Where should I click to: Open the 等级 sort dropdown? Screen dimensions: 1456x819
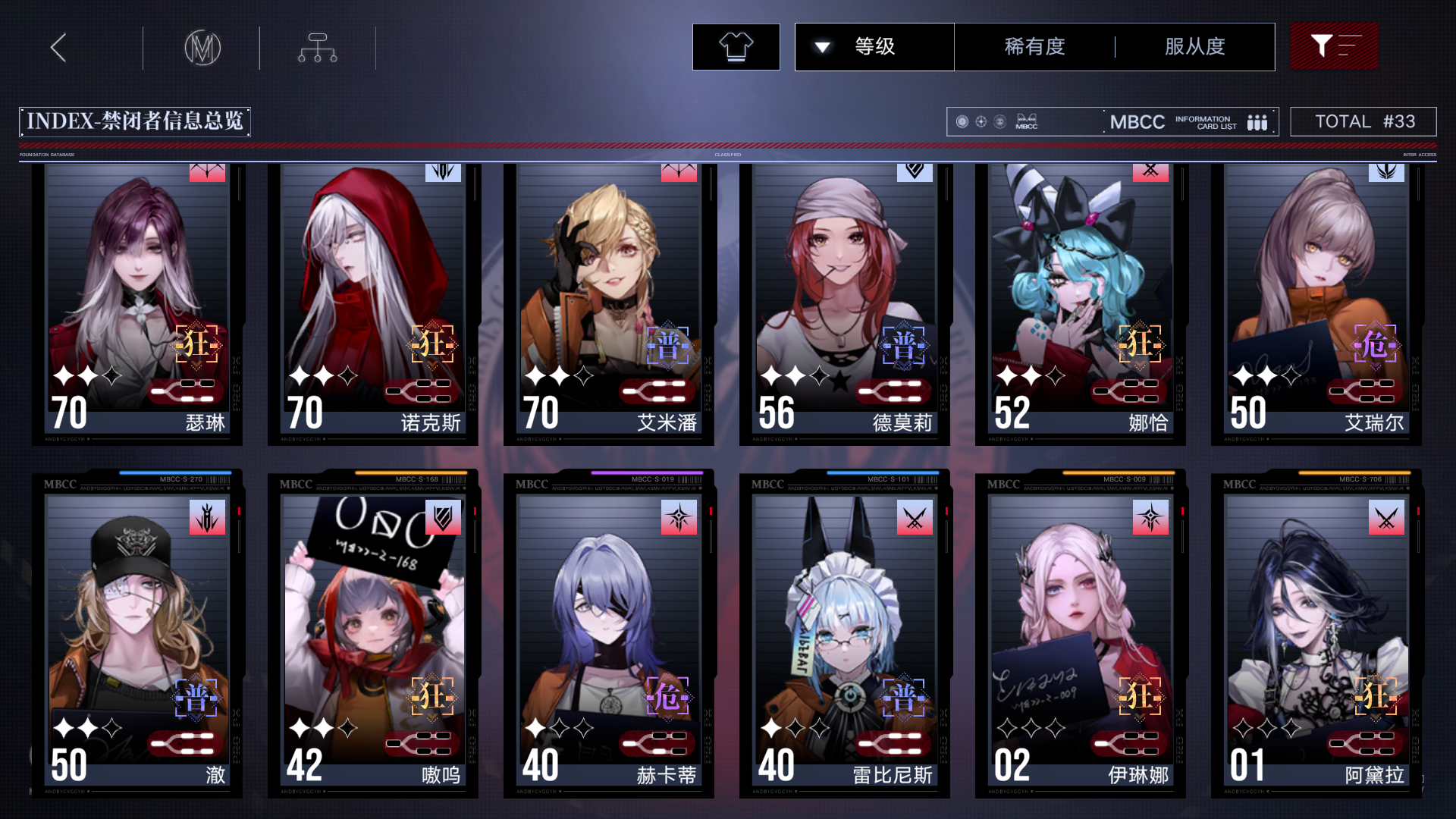[x=874, y=46]
